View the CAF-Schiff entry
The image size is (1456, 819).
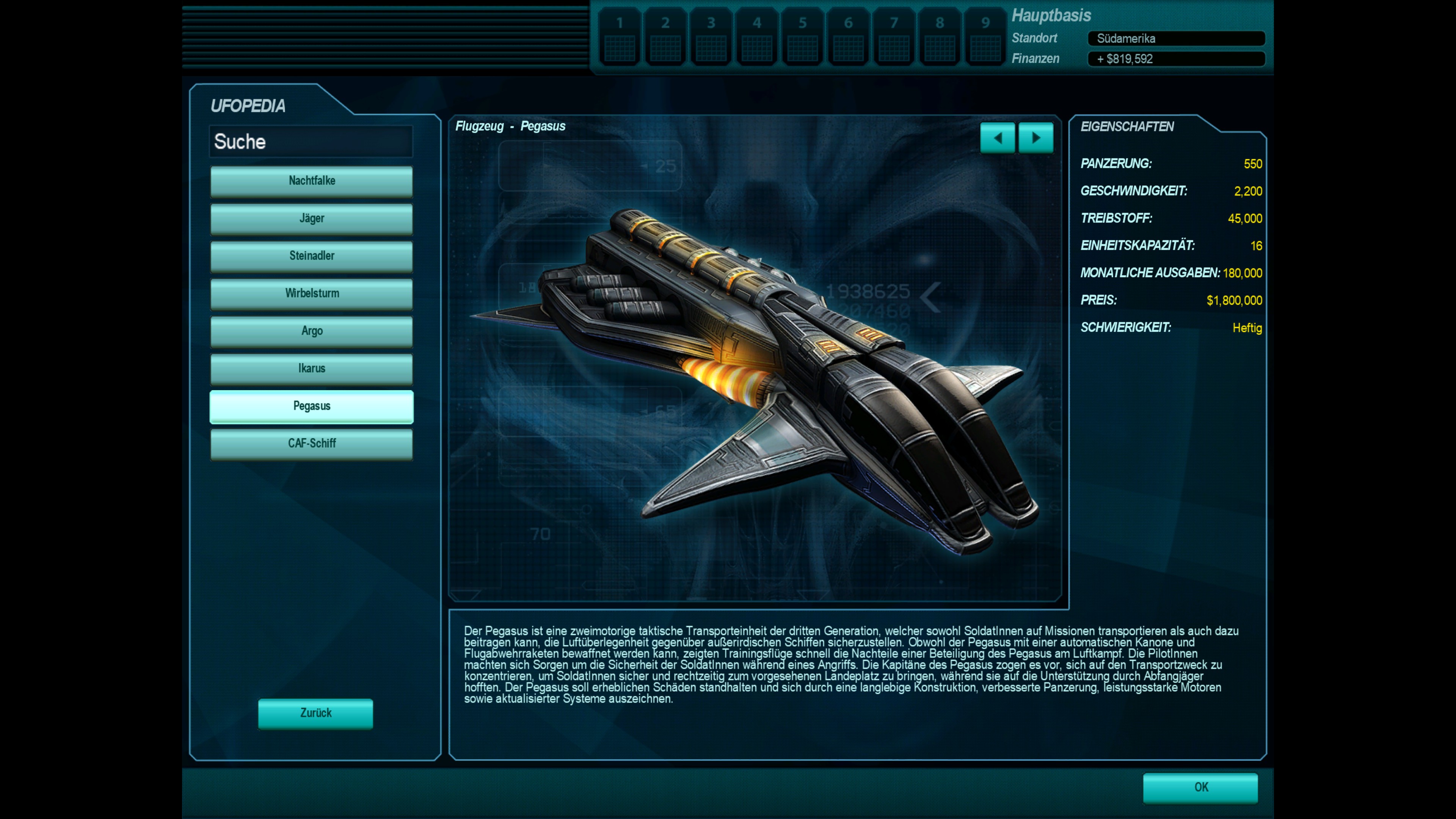tap(311, 444)
